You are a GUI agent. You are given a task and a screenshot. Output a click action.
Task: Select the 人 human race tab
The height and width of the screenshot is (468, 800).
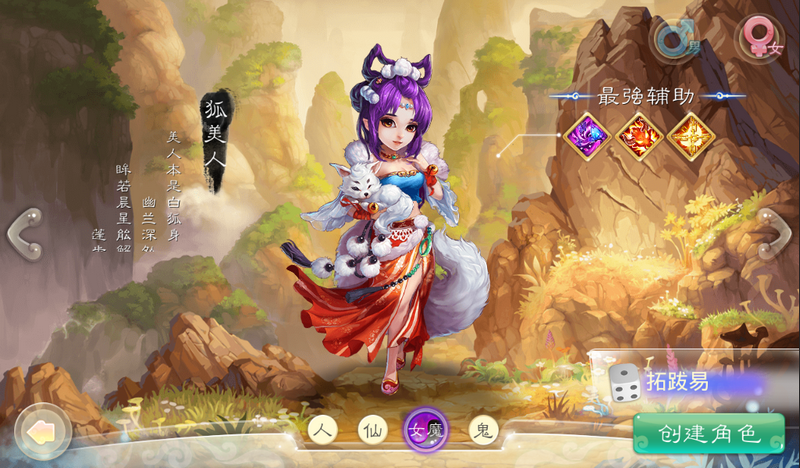321,431
